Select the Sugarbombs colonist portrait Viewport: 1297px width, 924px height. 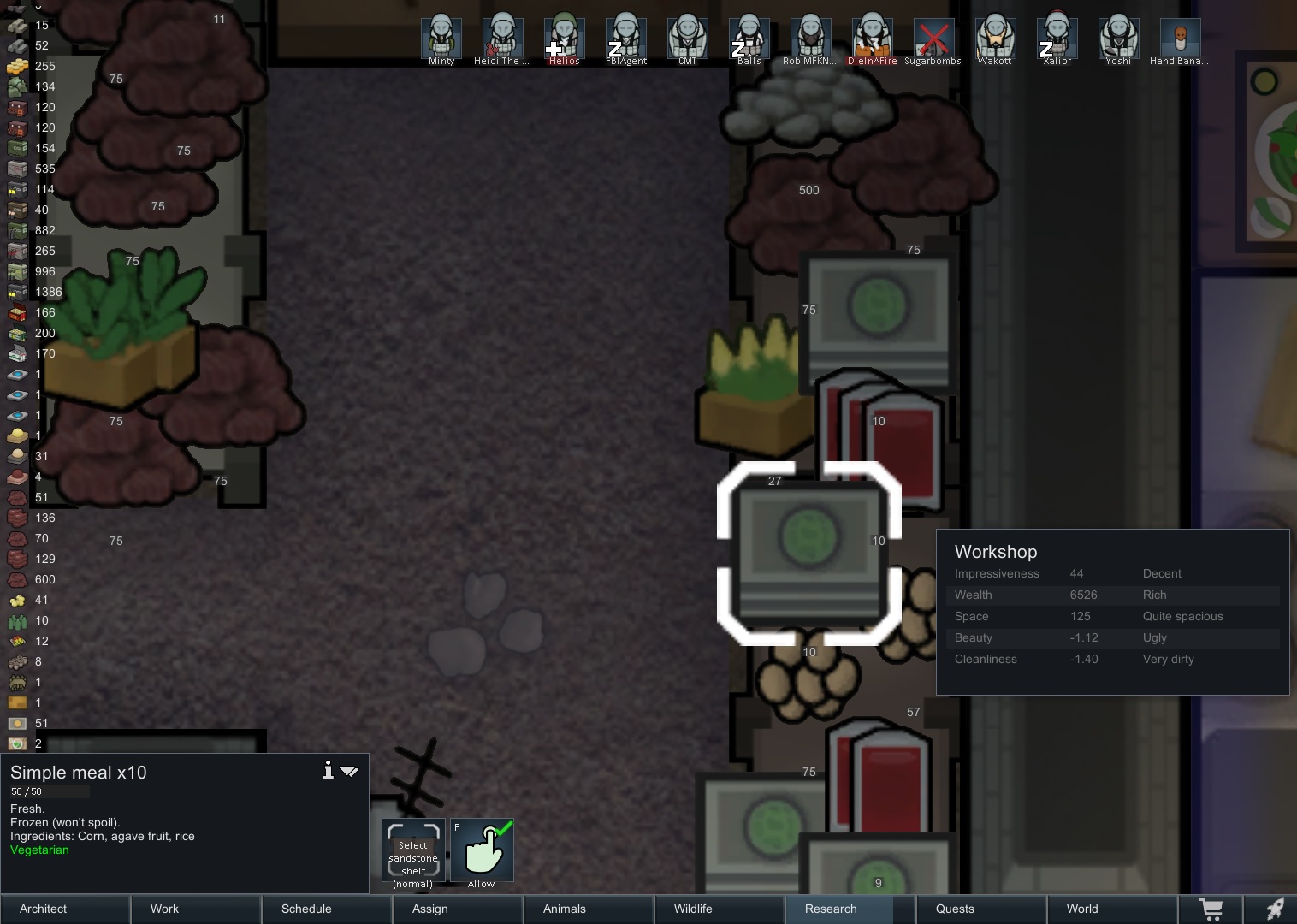pyautogui.click(x=933, y=38)
